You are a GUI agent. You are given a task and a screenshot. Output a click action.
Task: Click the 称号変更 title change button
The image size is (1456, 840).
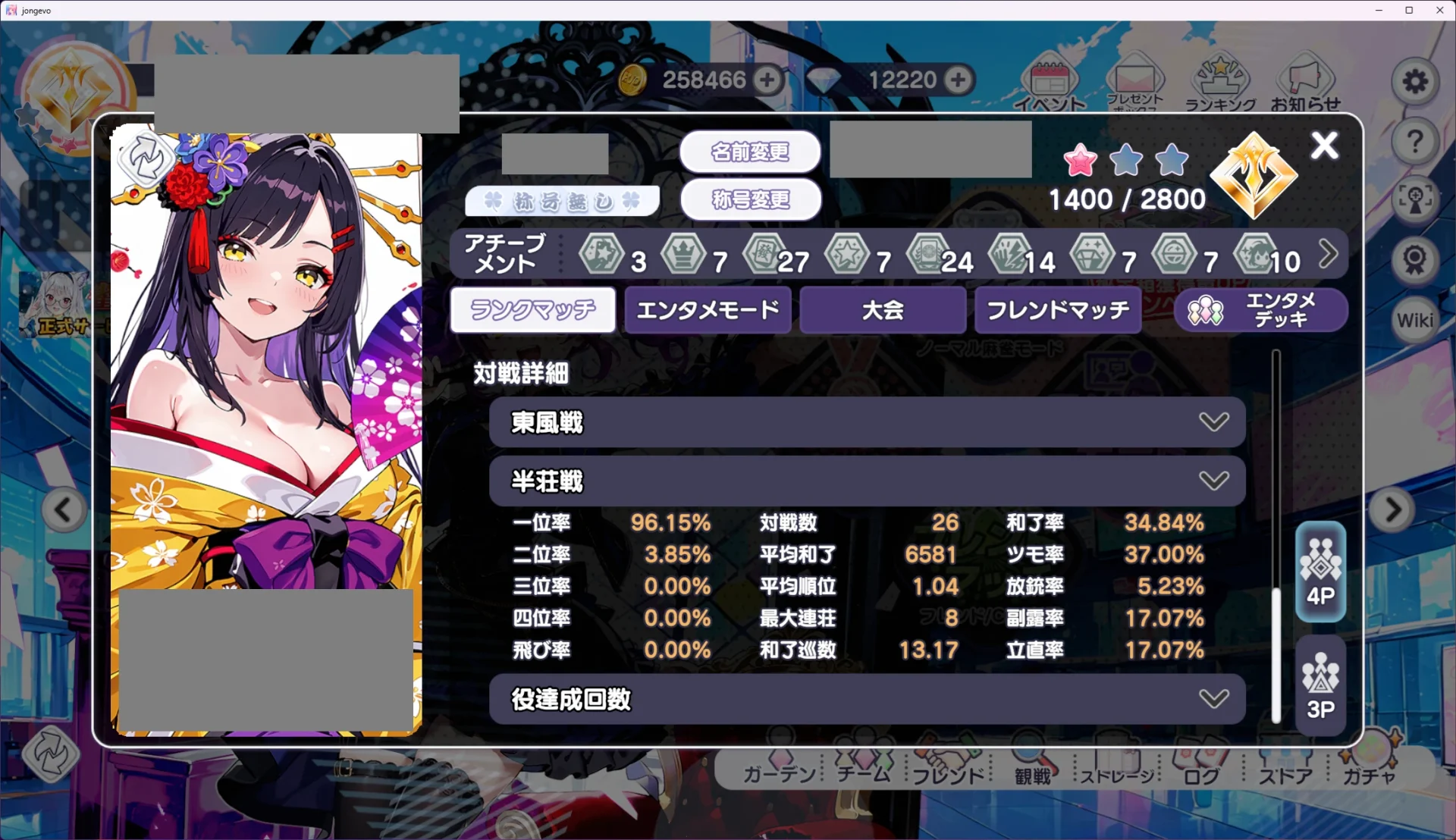tap(751, 200)
